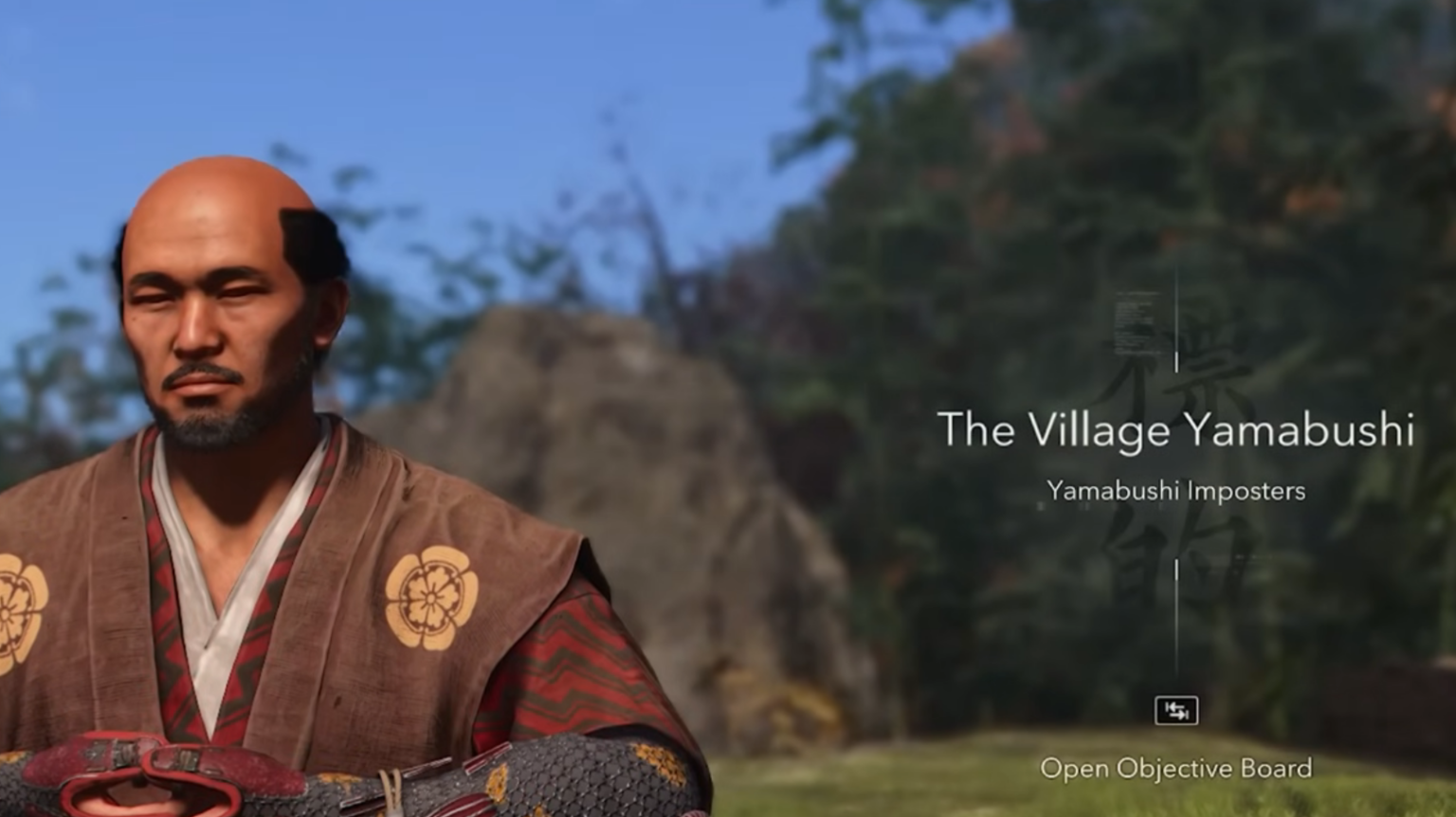This screenshot has width=1456, height=817.
Task: Click Open Objective Board
Action: click(x=1177, y=770)
